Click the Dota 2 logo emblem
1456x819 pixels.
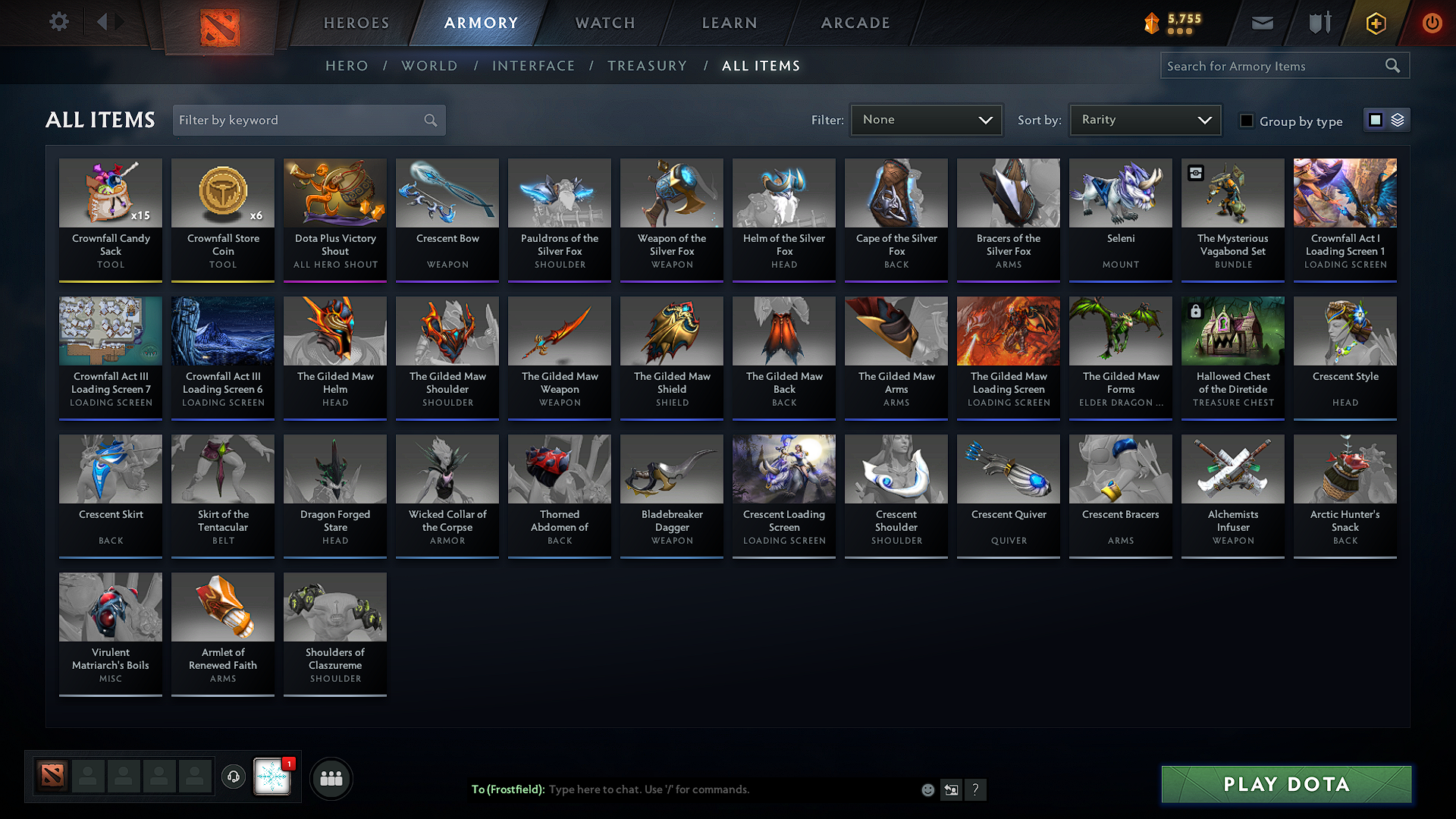(218, 21)
